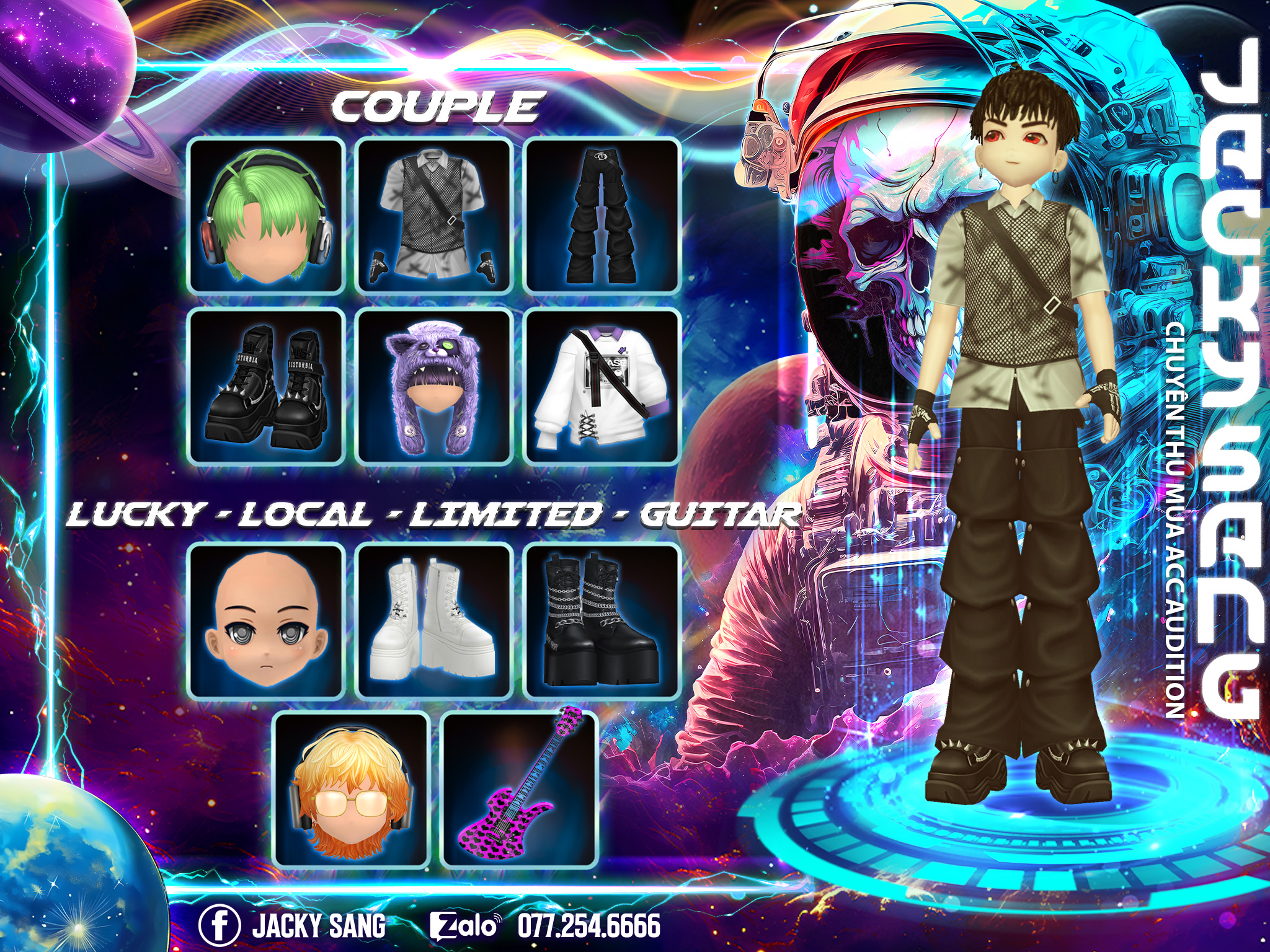Choose the orange hair with glasses tile
Image resolution: width=1270 pixels, height=952 pixels.
click(x=352, y=790)
